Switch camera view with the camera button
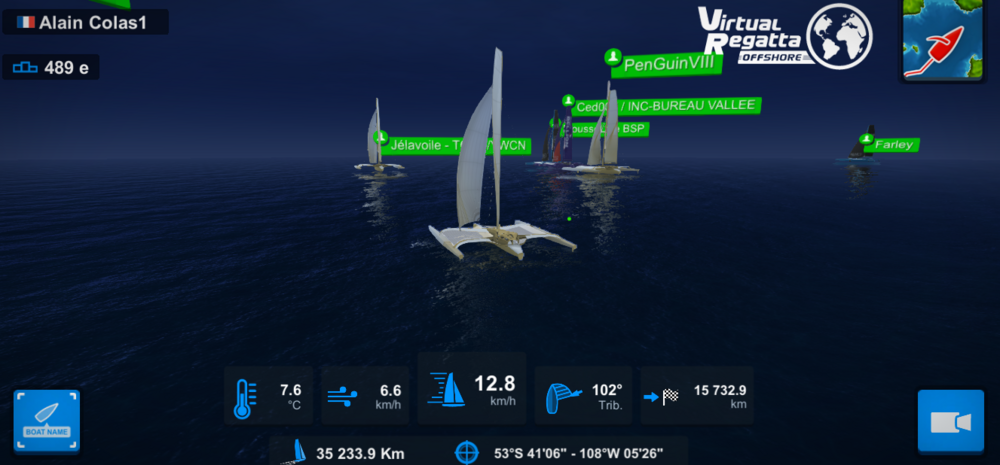1000x465 pixels. click(950, 422)
